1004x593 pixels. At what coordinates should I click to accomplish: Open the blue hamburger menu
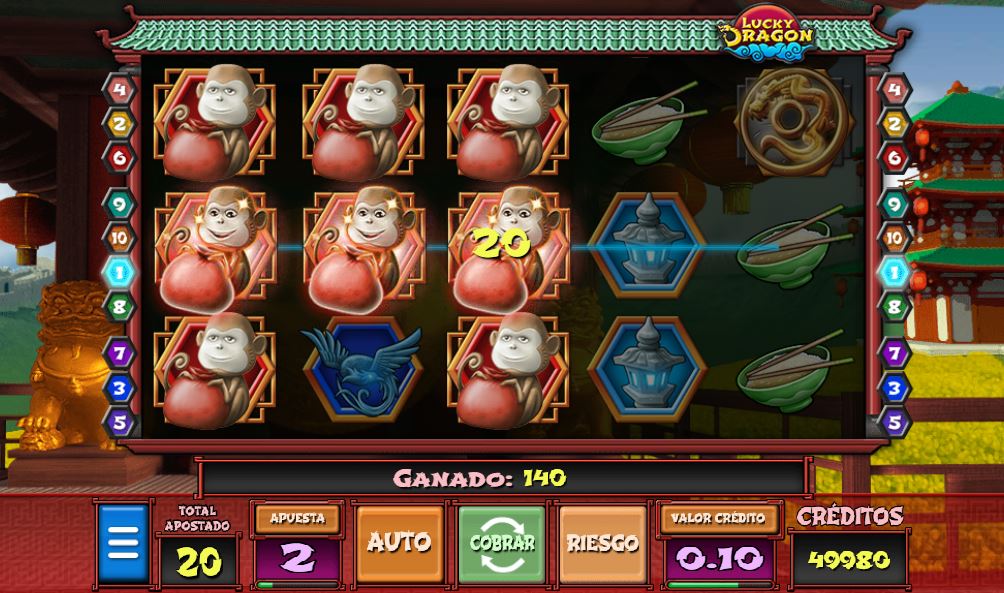[122, 544]
